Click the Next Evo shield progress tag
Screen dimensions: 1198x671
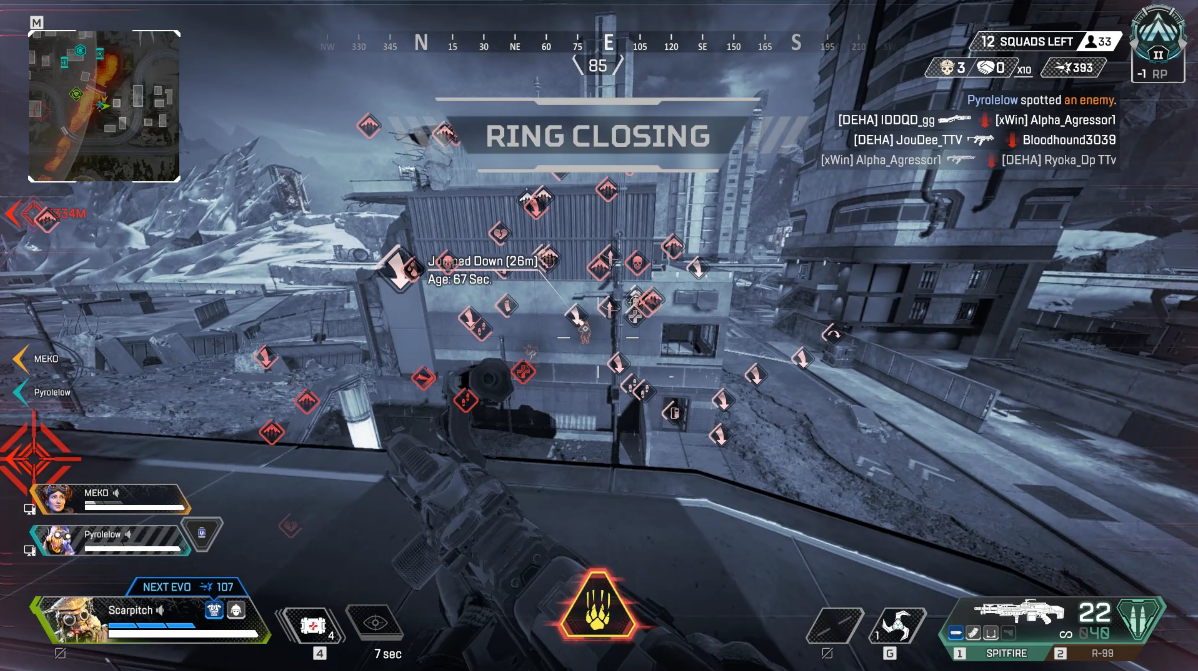(188, 587)
